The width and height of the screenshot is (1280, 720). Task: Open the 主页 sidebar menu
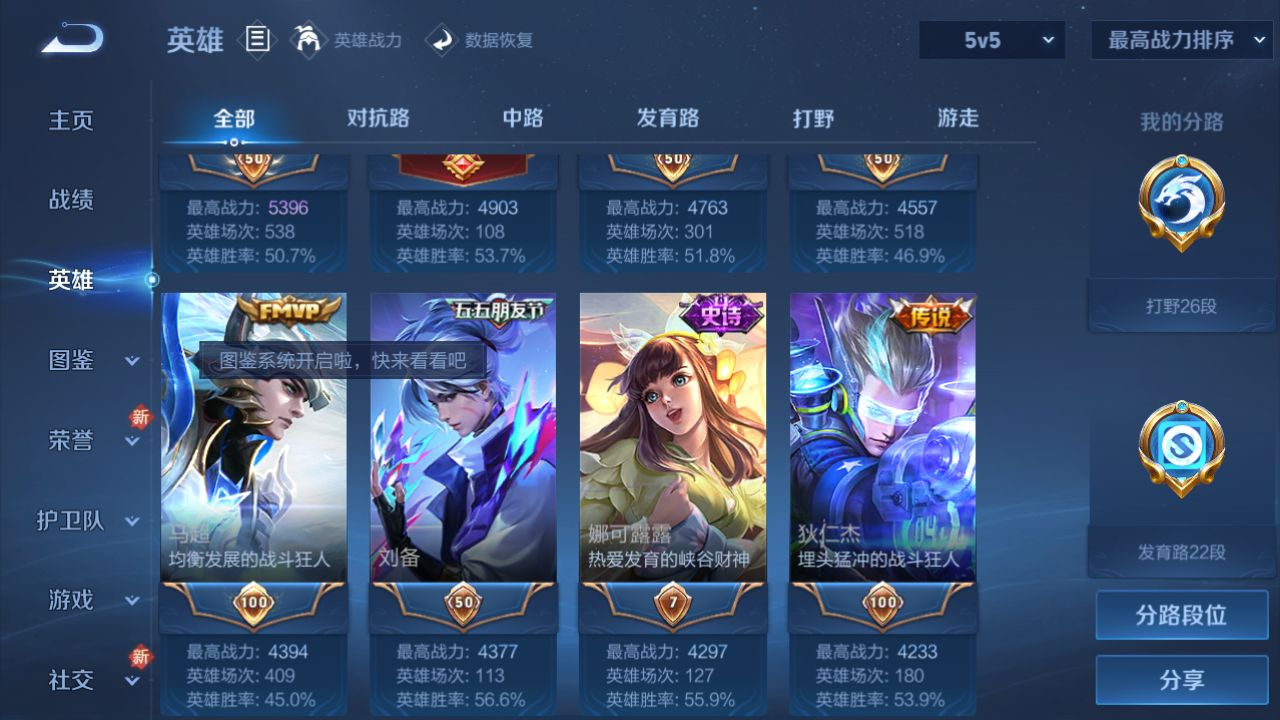[x=71, y=120]
